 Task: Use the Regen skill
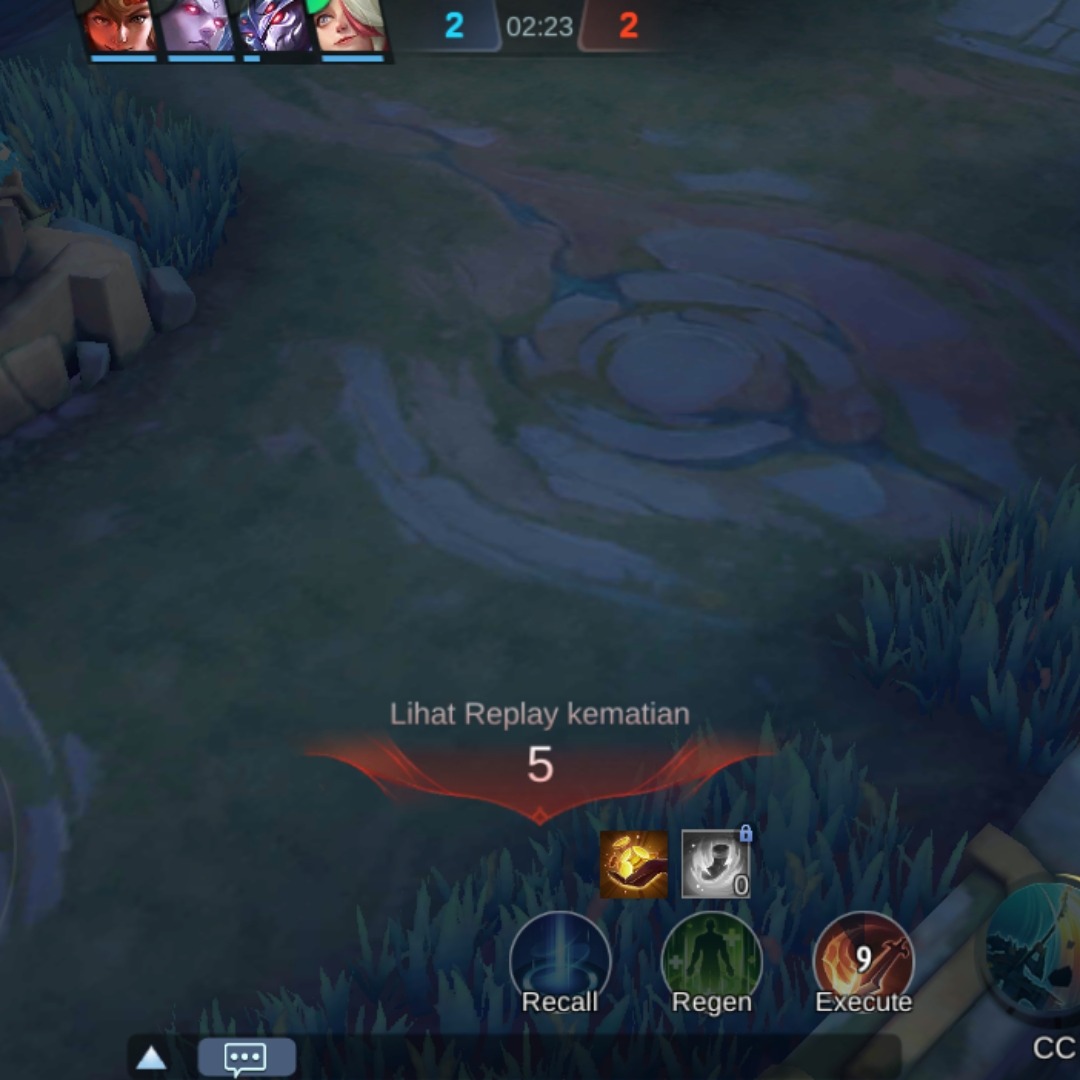[x=712, y=962]
